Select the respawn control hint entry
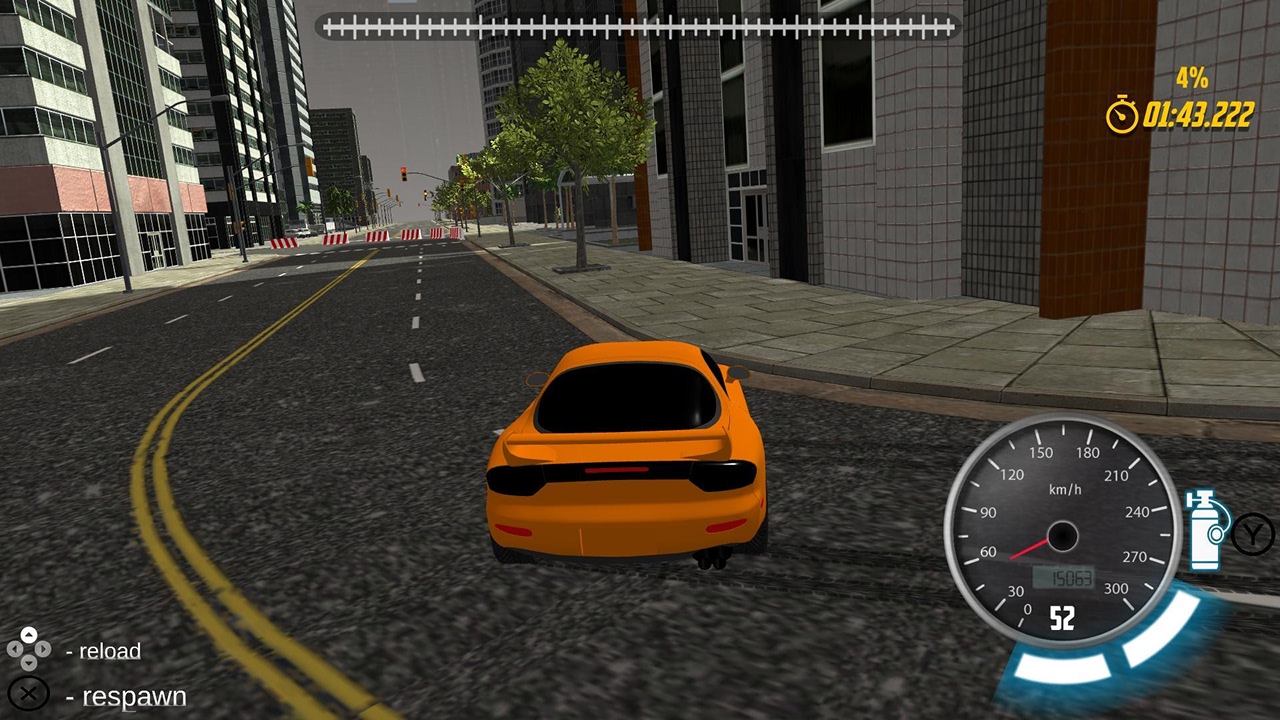This screenshot has width=1280, height=720. tap(125, 696)
